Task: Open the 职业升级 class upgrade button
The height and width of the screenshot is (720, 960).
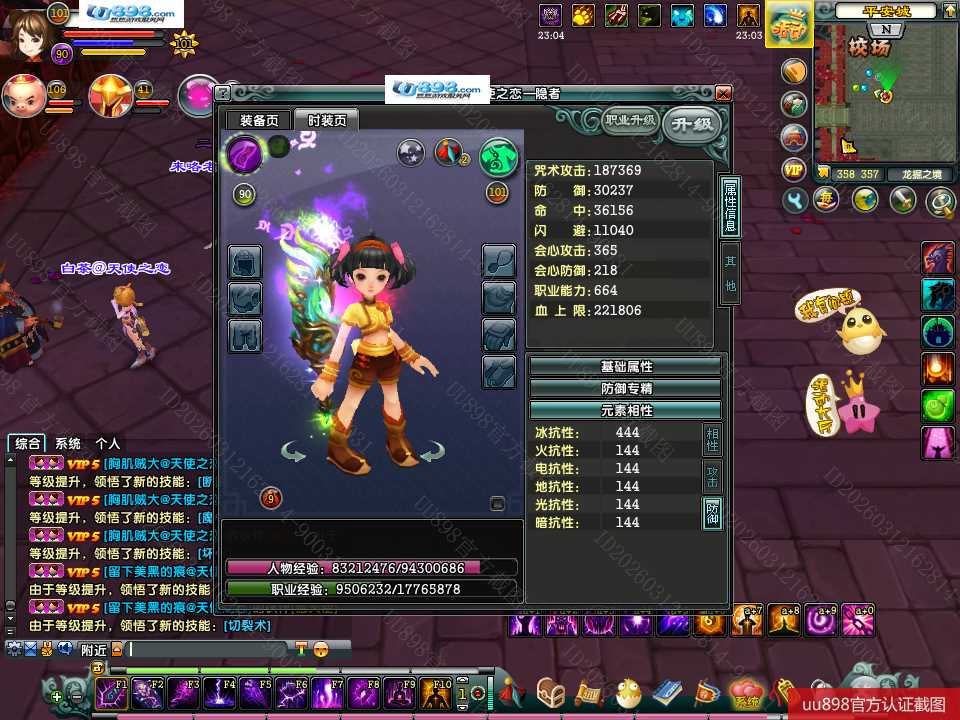Action: 630,121
